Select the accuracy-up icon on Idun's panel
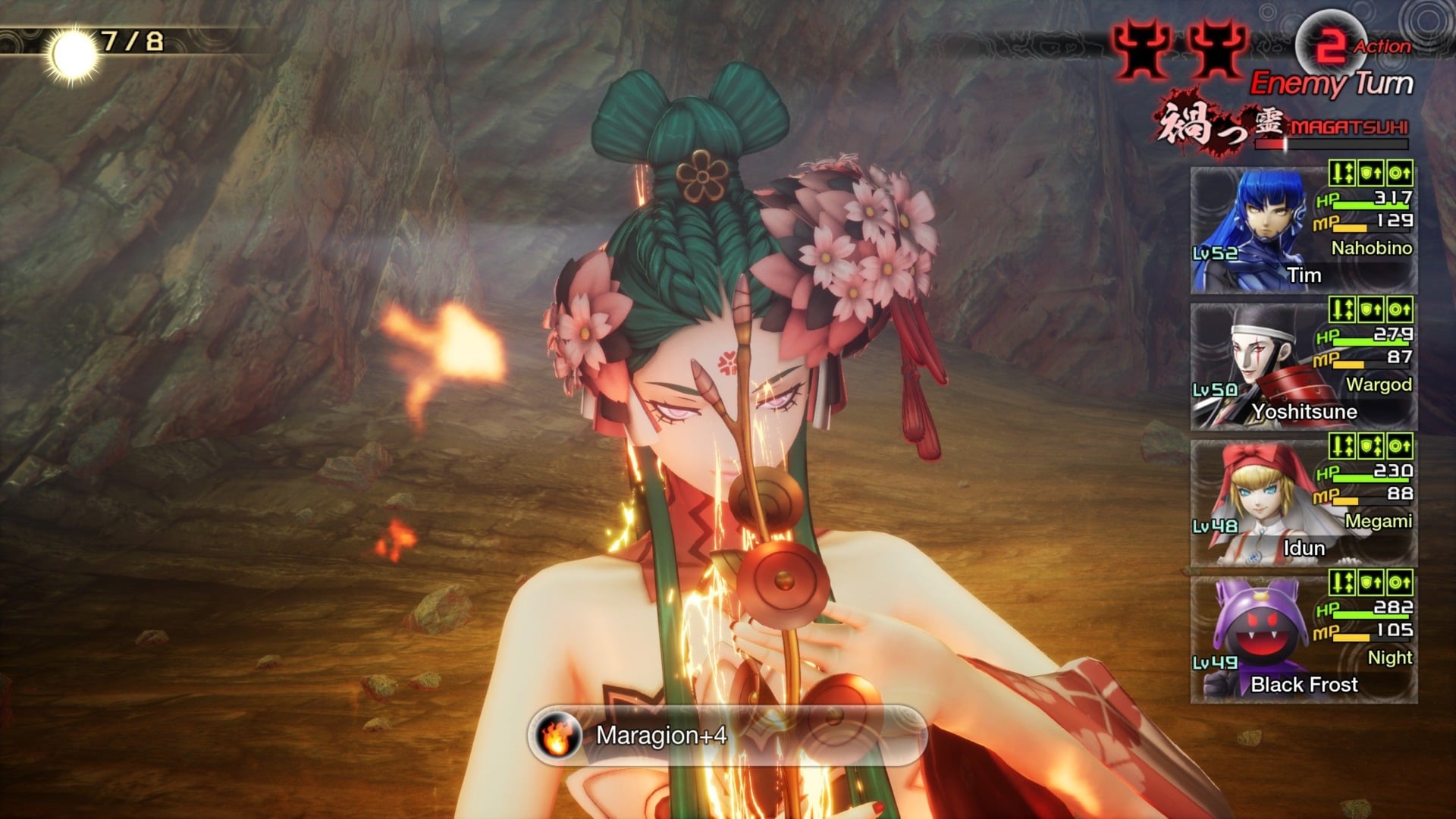Screen dimensions: 1456x819 point(1399,450)
